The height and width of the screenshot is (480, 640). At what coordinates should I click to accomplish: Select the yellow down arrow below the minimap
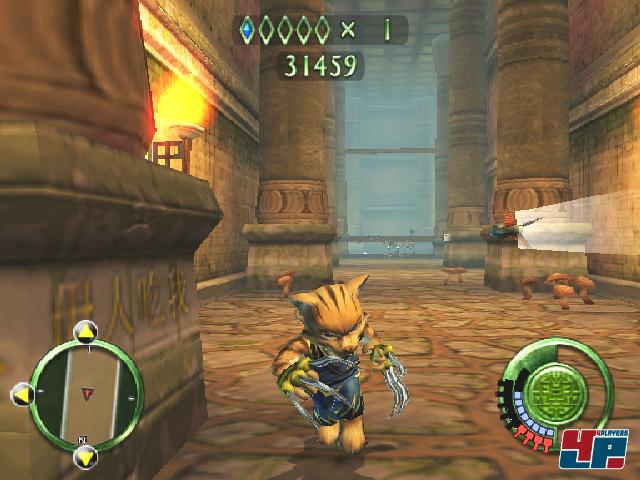(86, 457)
